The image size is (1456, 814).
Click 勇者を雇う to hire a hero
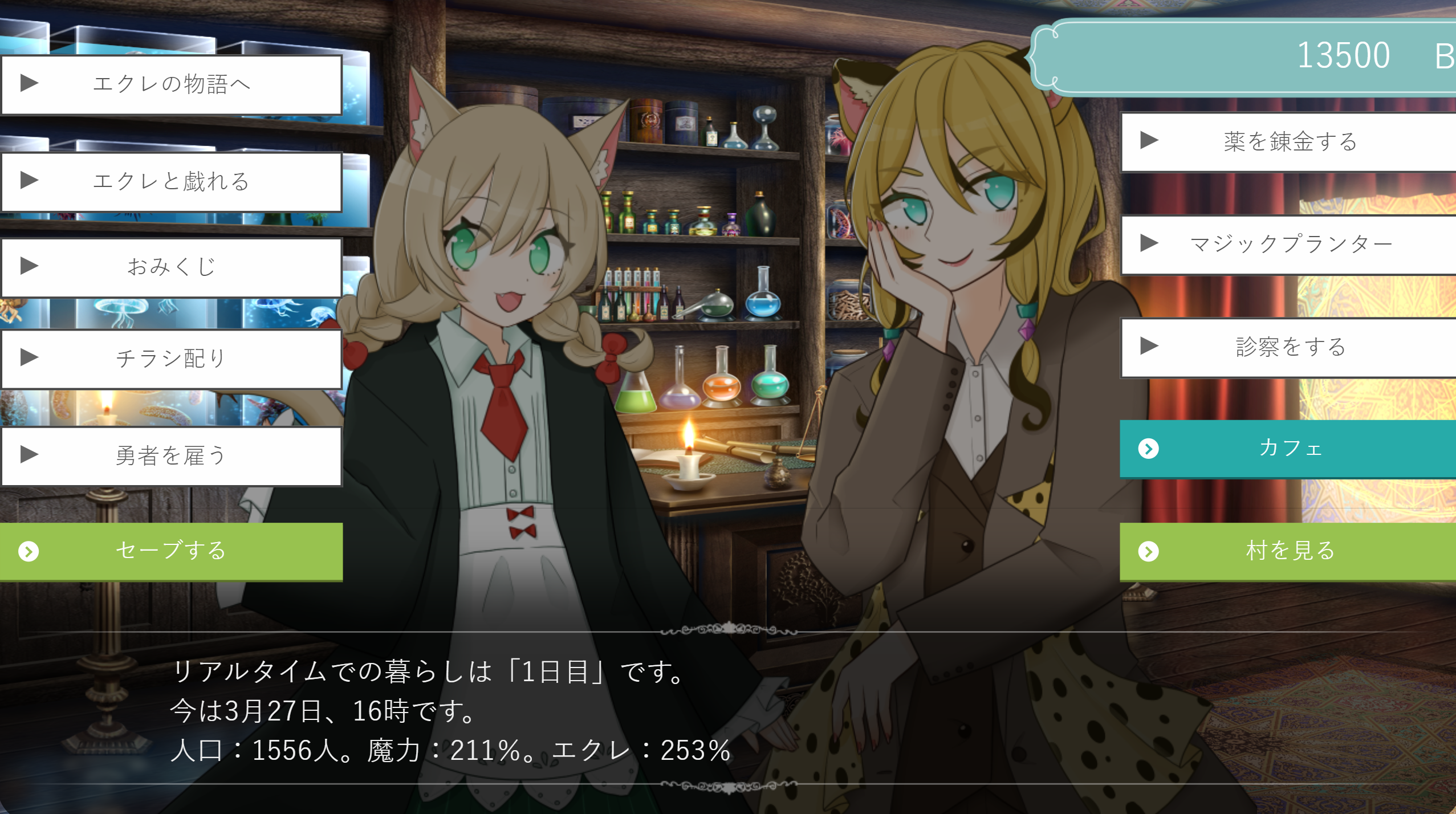pos(171,456)
